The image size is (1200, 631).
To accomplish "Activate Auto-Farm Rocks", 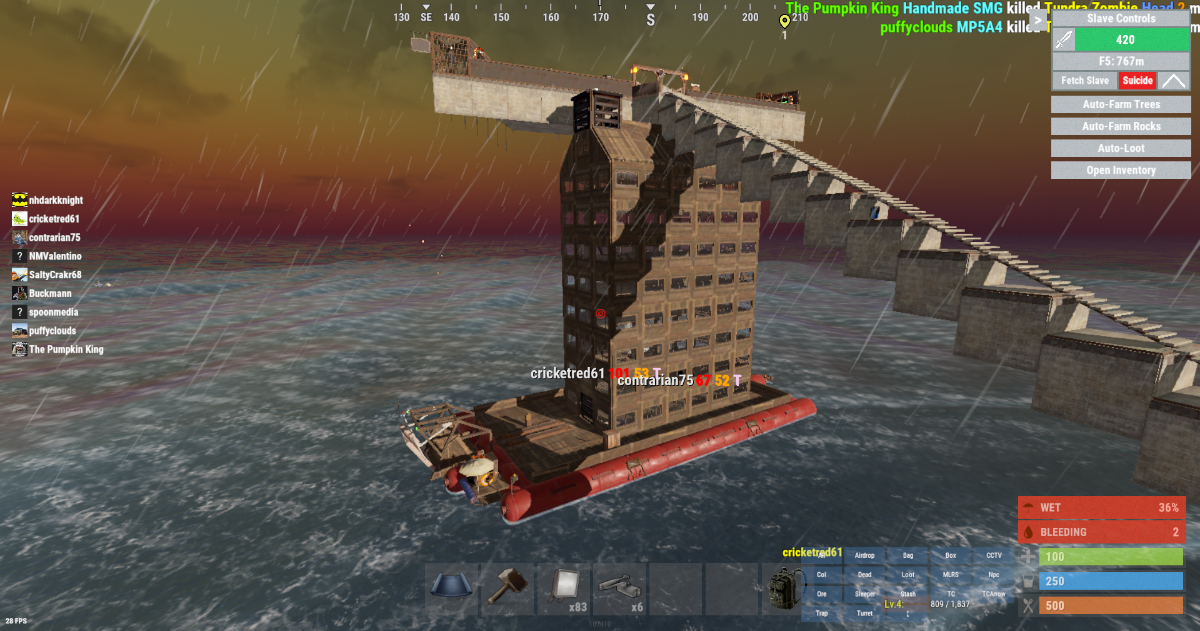I will coord(1121,127).
